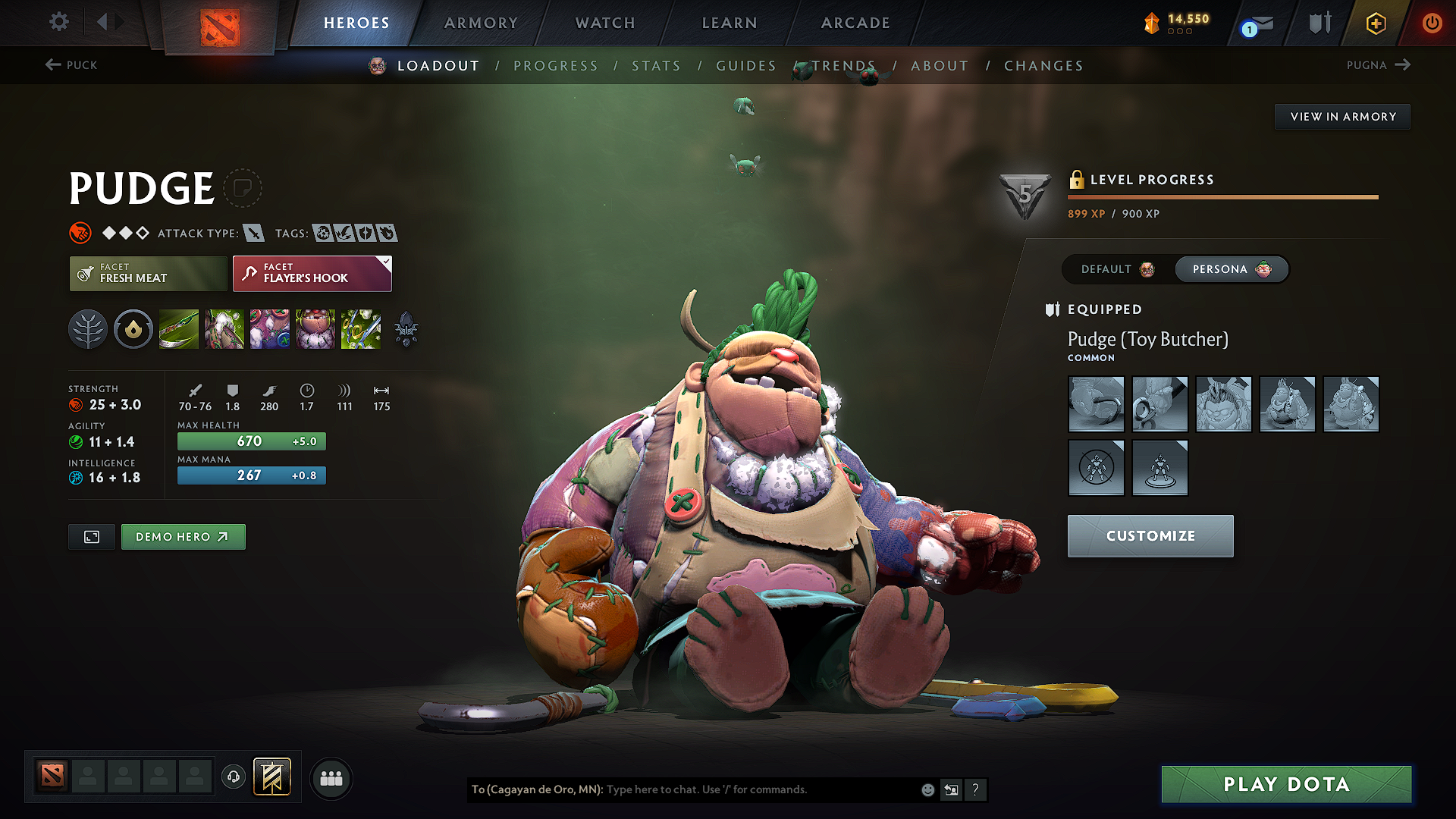Click the Aghanim's Scepter upgrade icon
Image resolution: width=1456 pixels, height=819 pixels.
point(406,329)
